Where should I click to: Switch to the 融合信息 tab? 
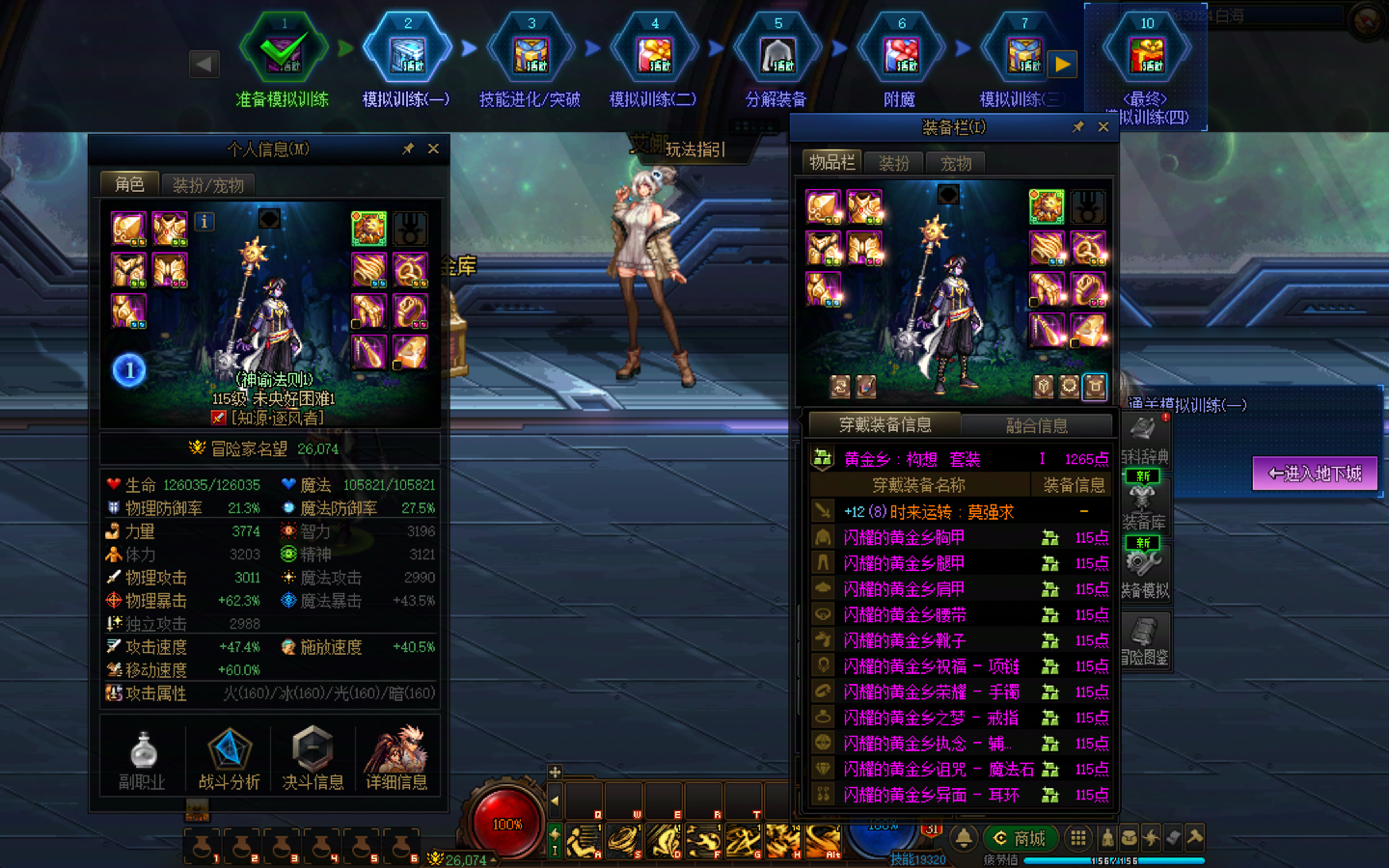[1036, 425]
